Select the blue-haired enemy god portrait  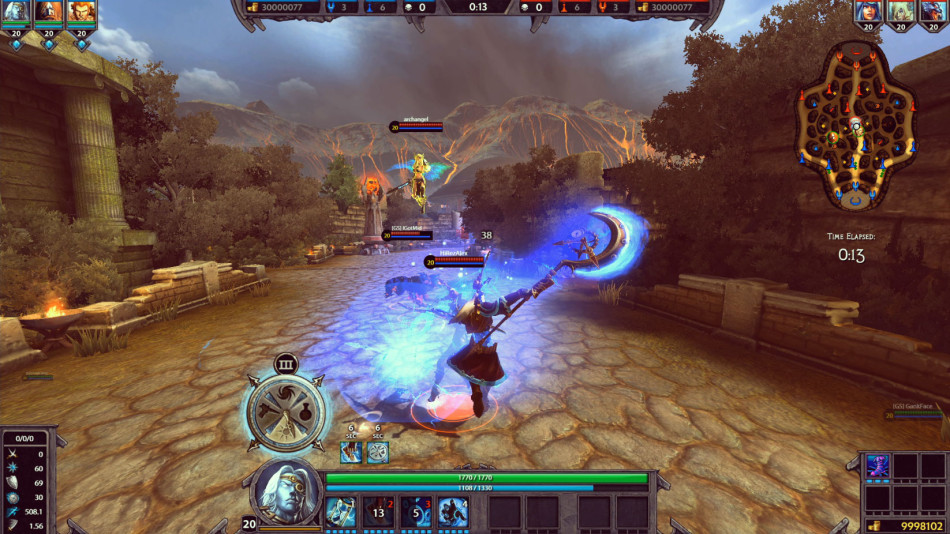click(868, 12)
